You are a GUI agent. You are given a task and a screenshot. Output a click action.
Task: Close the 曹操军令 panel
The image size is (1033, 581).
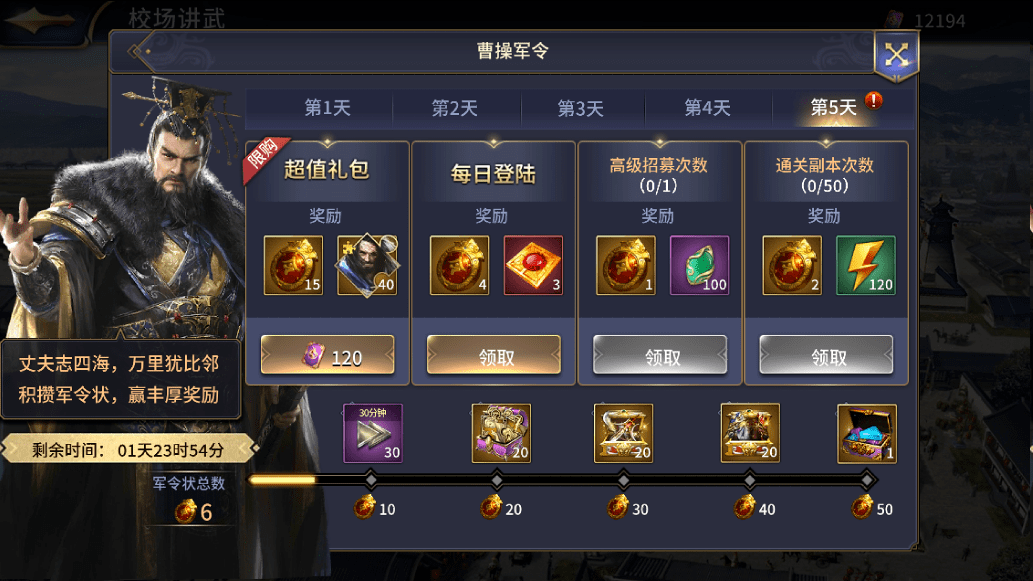point(896,54)
